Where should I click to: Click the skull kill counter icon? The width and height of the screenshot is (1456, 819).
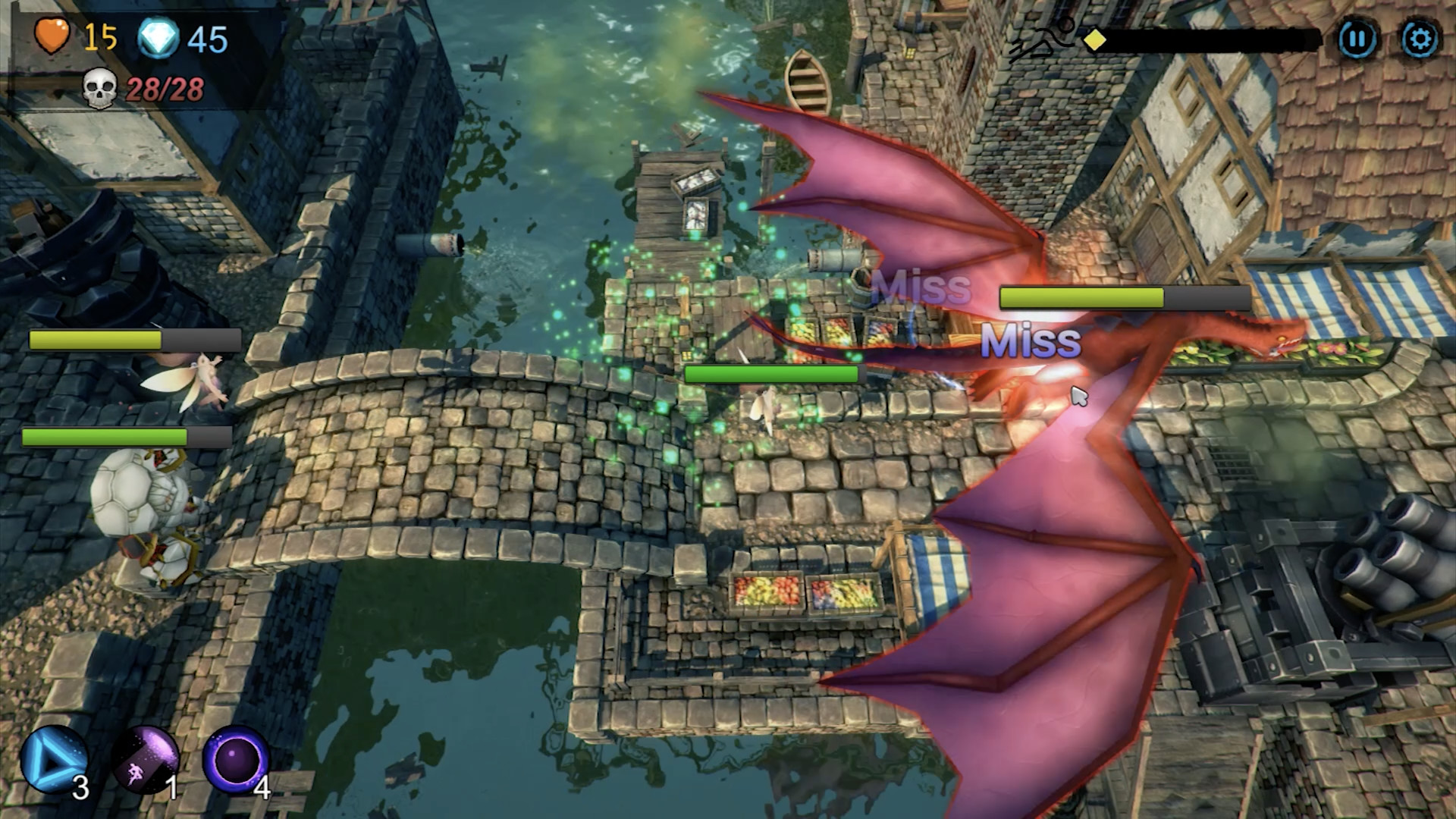click(101, 86)
